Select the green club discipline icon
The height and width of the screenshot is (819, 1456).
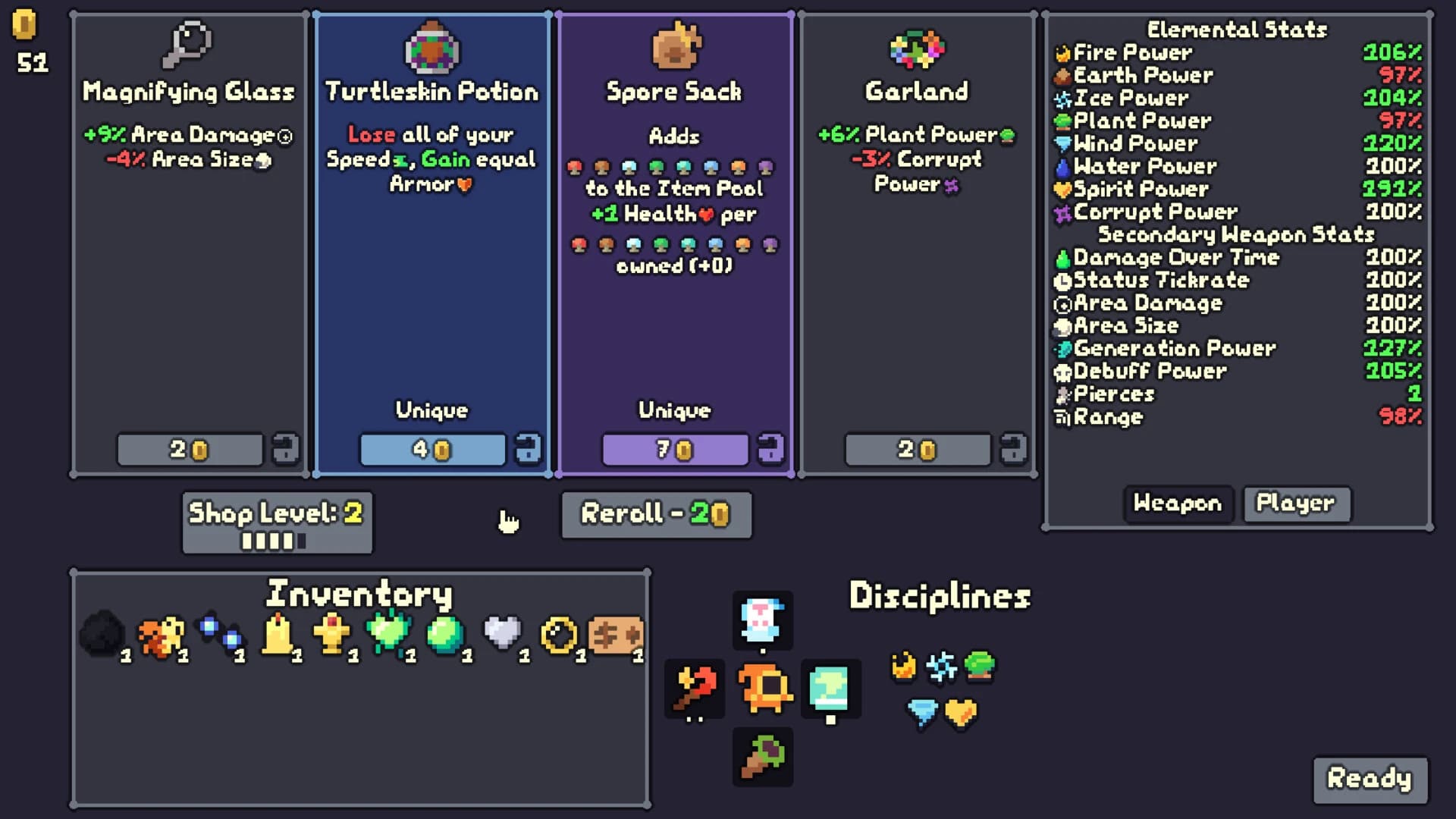click(x=763, y=756)
